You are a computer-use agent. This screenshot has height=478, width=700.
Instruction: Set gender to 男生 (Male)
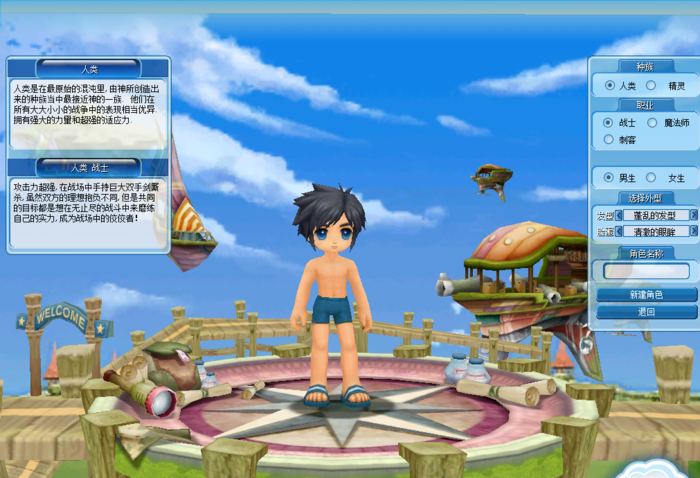[610, 178]
